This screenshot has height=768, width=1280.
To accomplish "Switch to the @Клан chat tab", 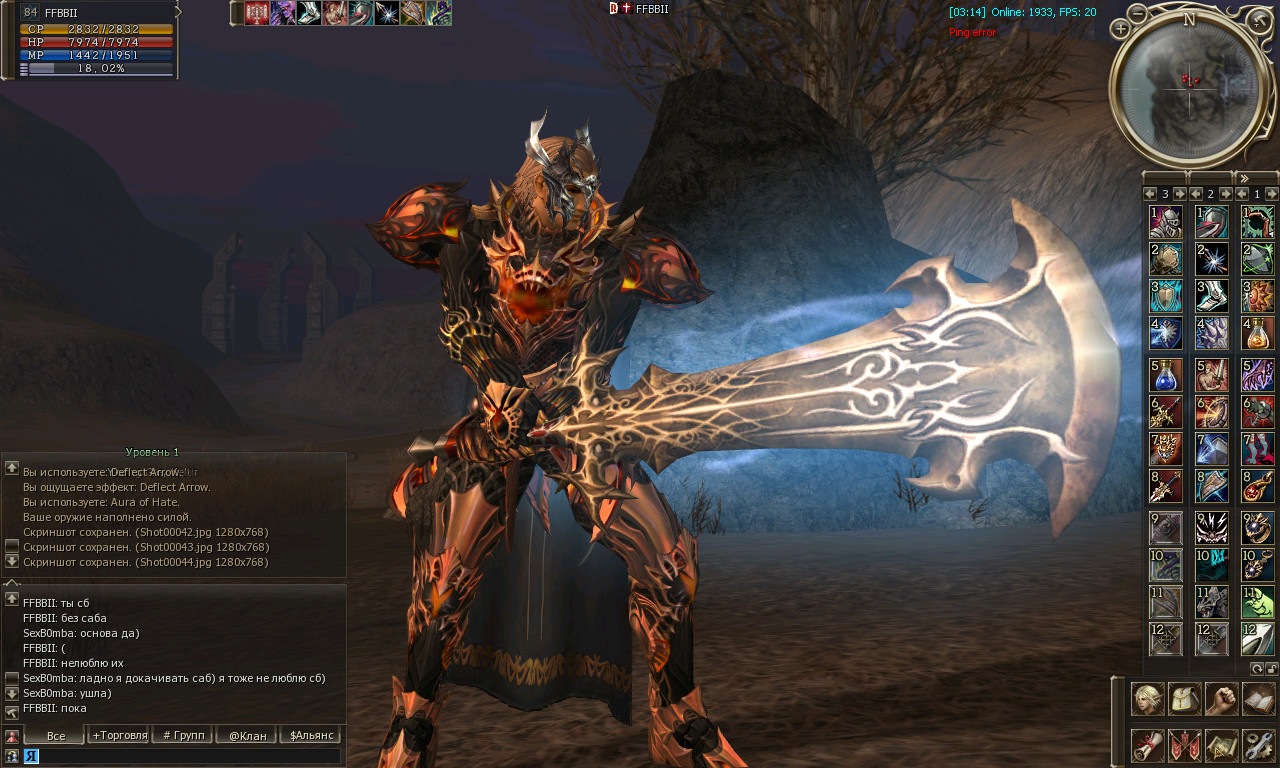I will tap(247, 735).
